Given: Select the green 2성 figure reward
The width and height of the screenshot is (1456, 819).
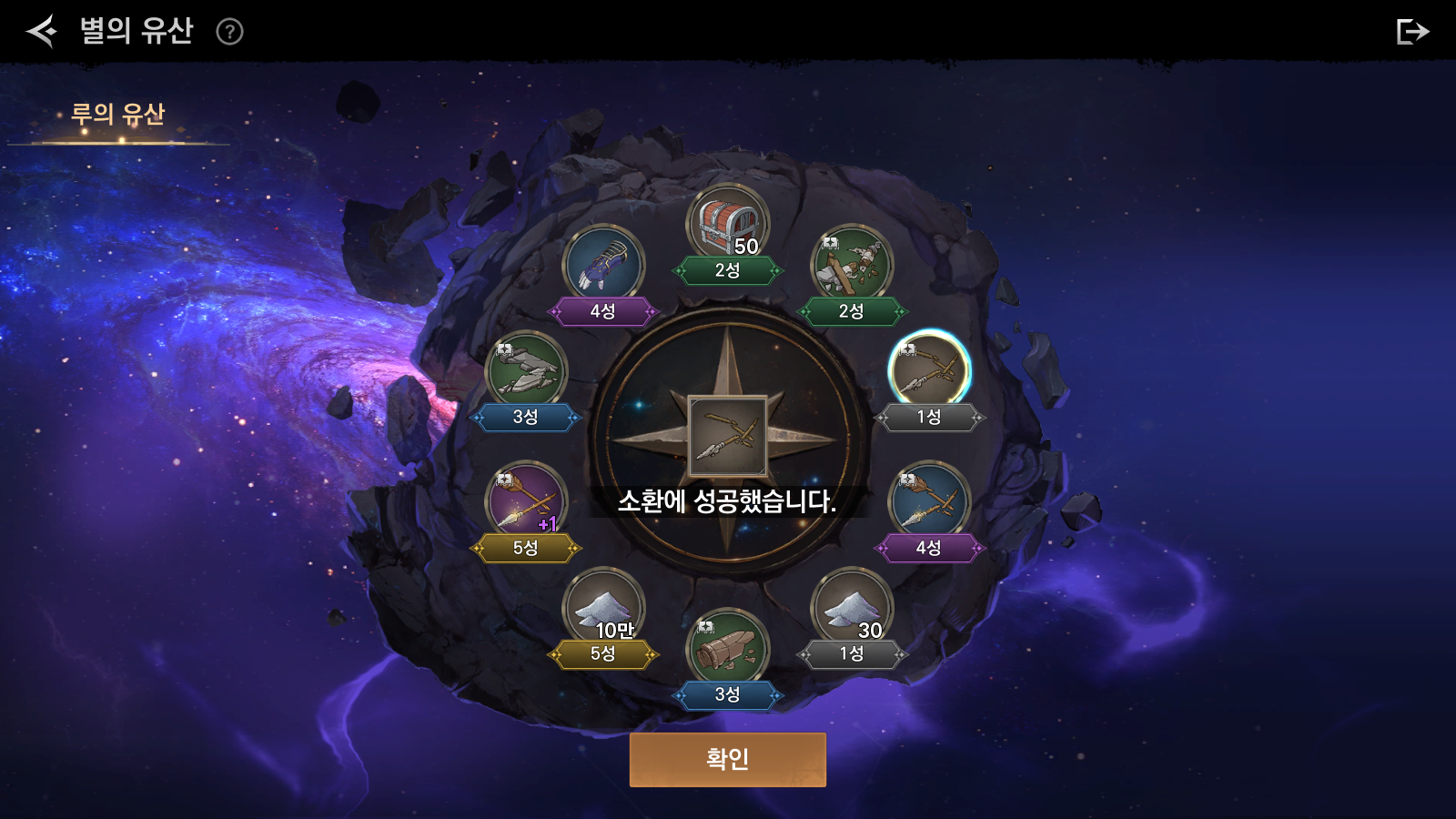Looking at the screenshot, I should pyautogui.click(x=851, y=265).
